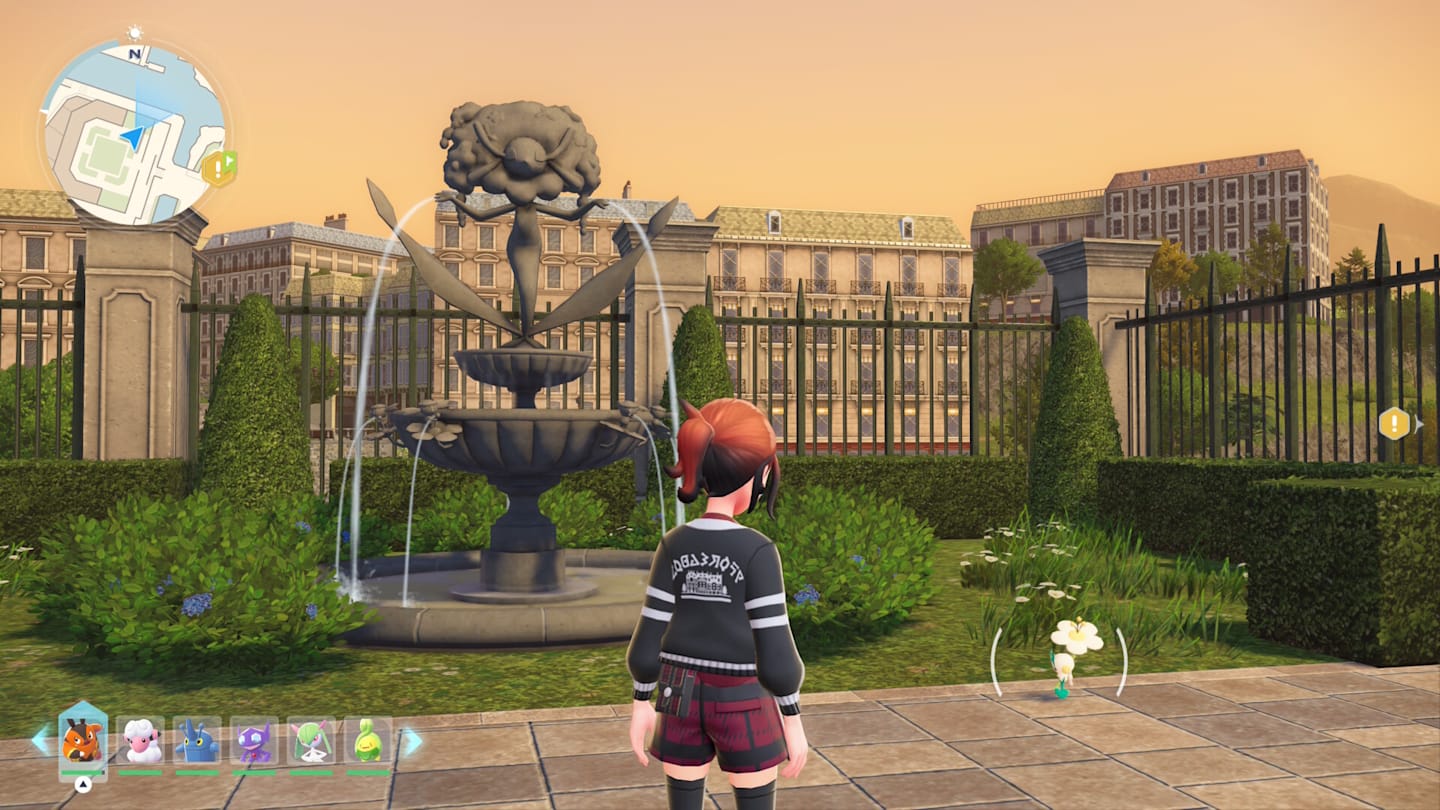Click the right arrow of the party bar
Viewport: 1440px width, 810px height.
click(412, 741)
